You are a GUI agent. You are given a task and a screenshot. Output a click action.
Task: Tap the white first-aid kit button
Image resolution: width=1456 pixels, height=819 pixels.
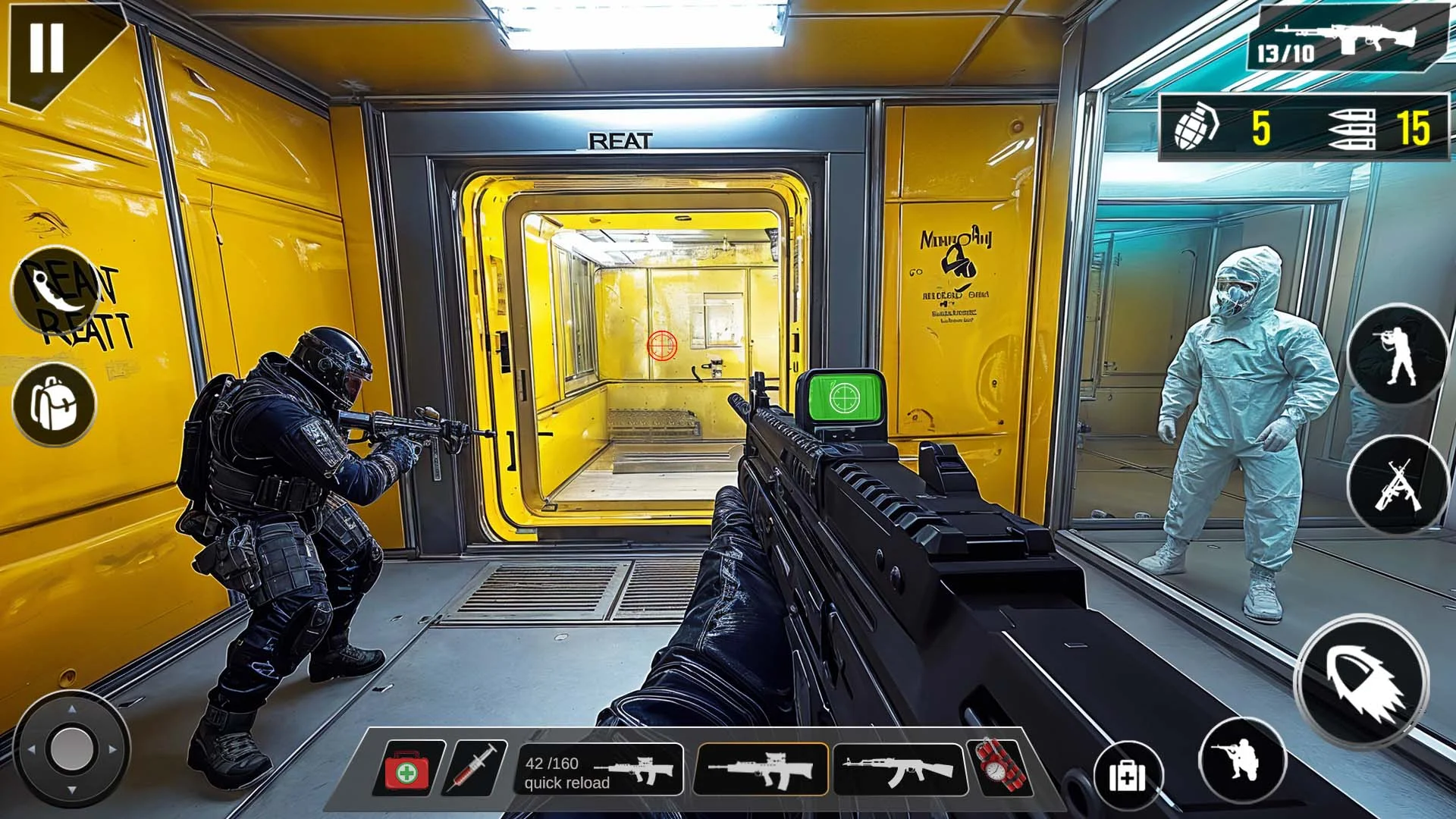[x=1128, y=775]
